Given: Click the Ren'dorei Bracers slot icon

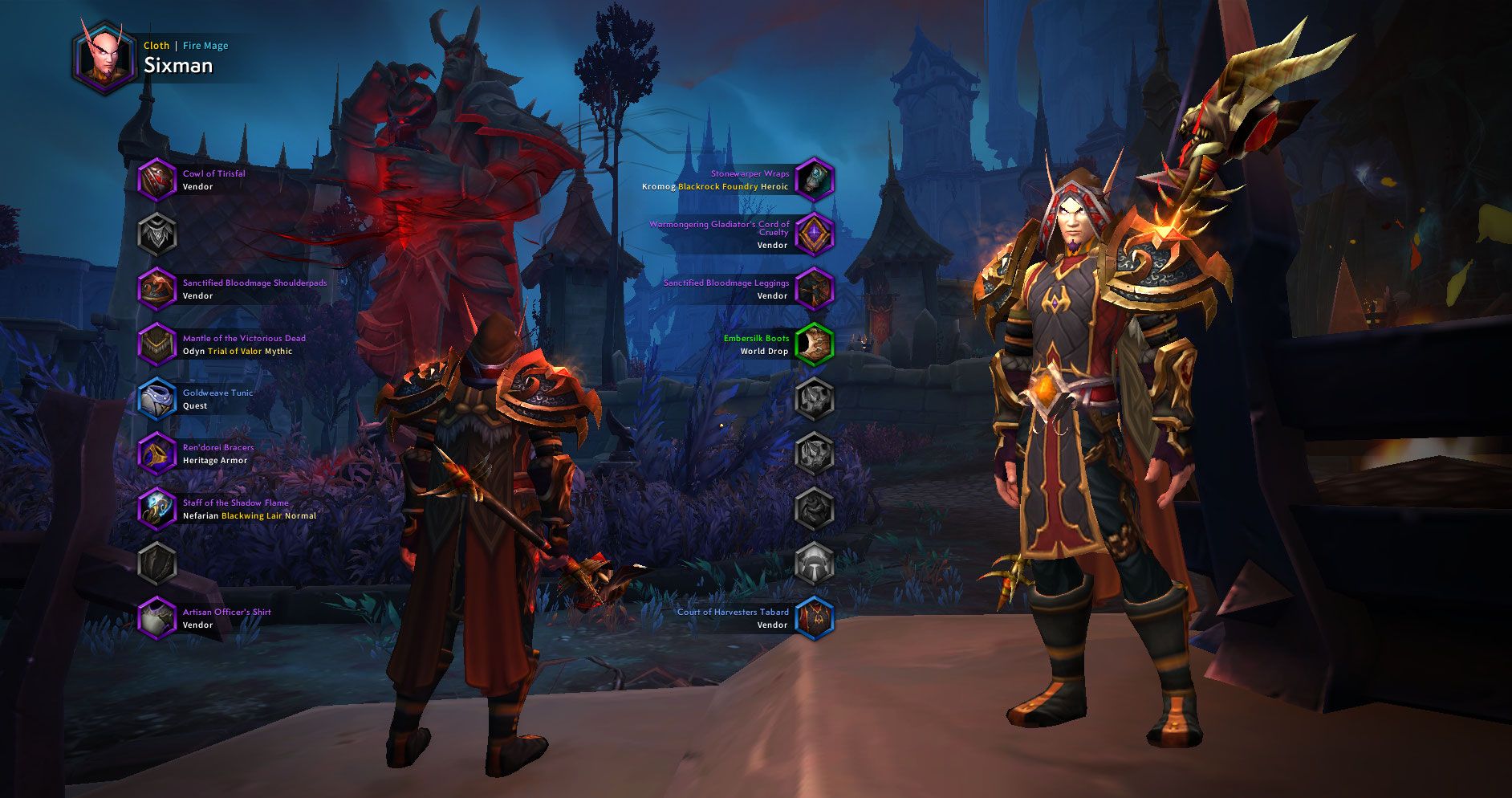Looking at the screenshot, I should [157, 454].
